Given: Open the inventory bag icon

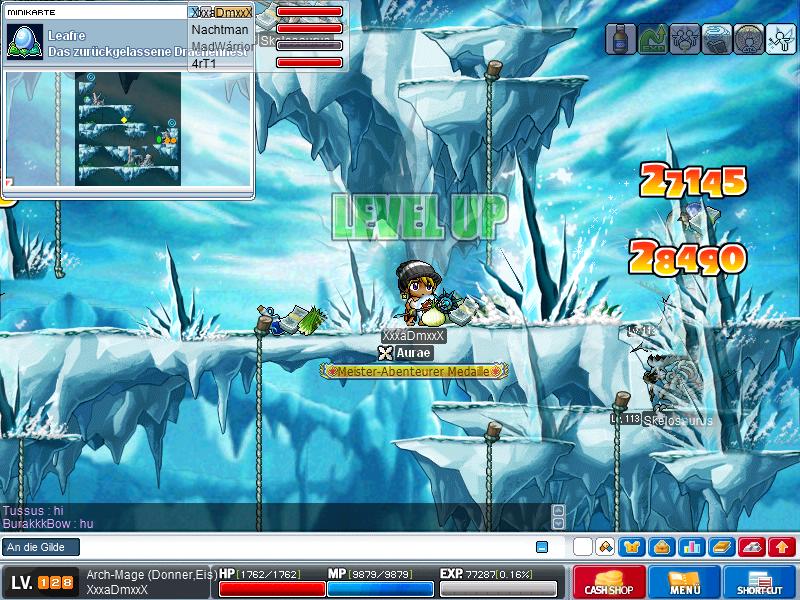Looking at the screenshot, I should coord(660,547).
